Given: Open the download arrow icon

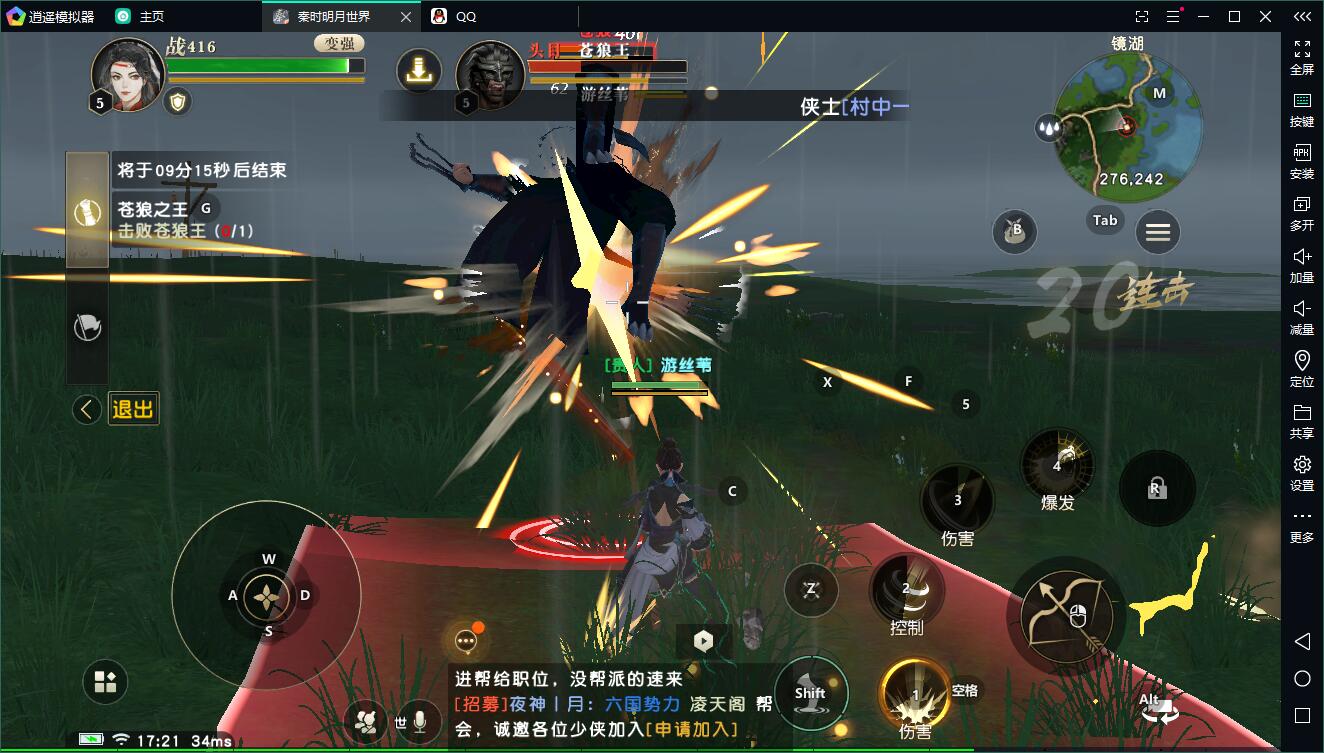Looking at the screenshot, I should click(419, 70).
